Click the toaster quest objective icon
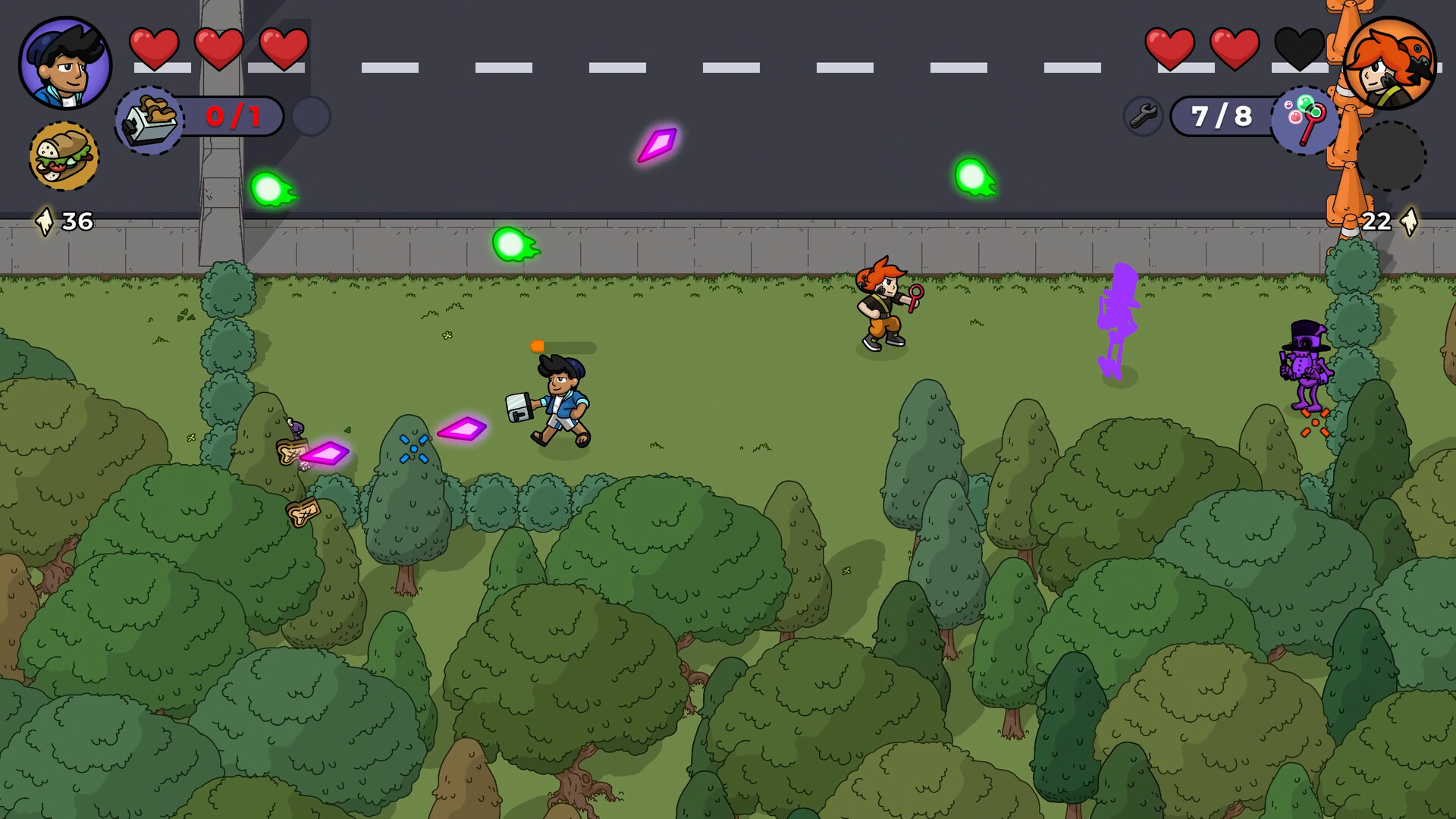 click(149, 117)
